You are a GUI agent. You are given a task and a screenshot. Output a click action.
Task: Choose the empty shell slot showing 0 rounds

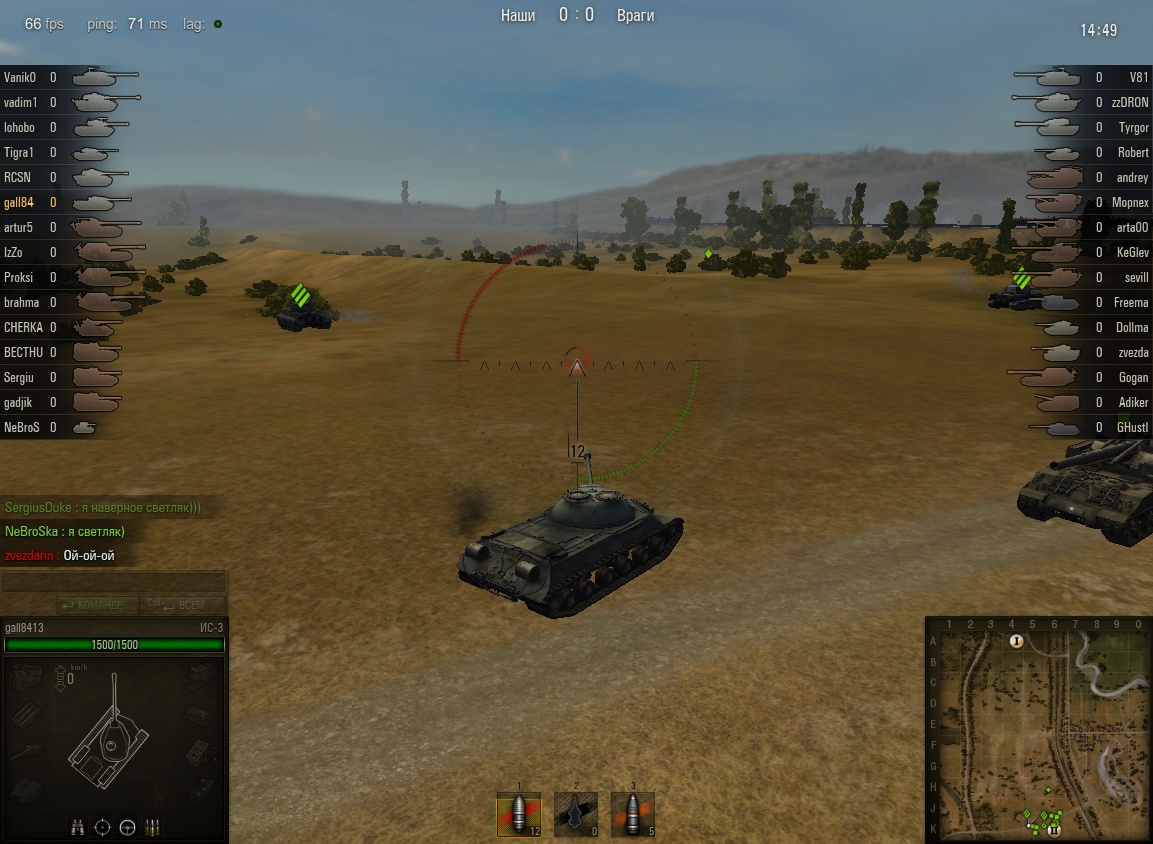(576, 814)
